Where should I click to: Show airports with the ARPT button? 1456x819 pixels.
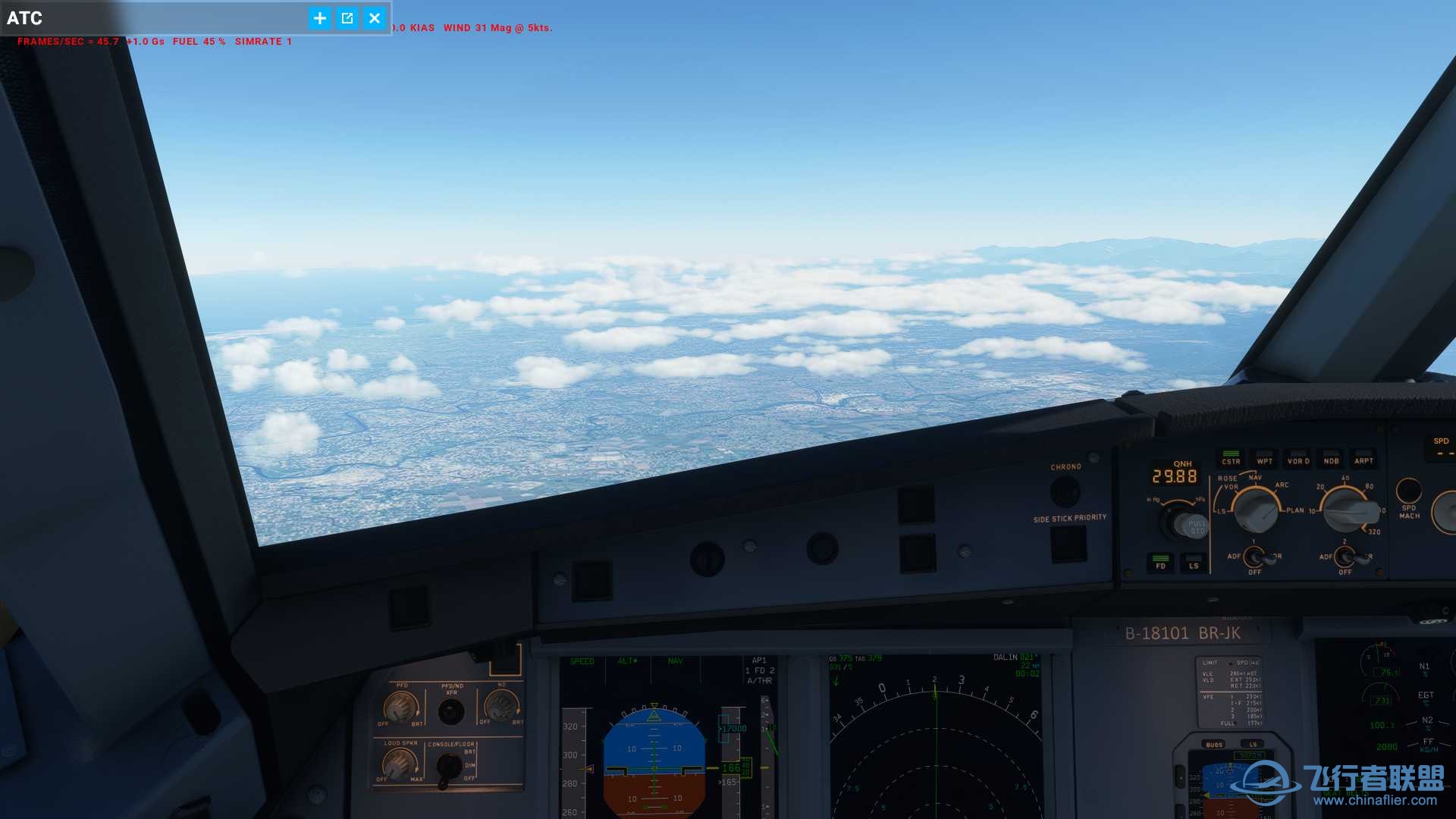[1363, 458]
